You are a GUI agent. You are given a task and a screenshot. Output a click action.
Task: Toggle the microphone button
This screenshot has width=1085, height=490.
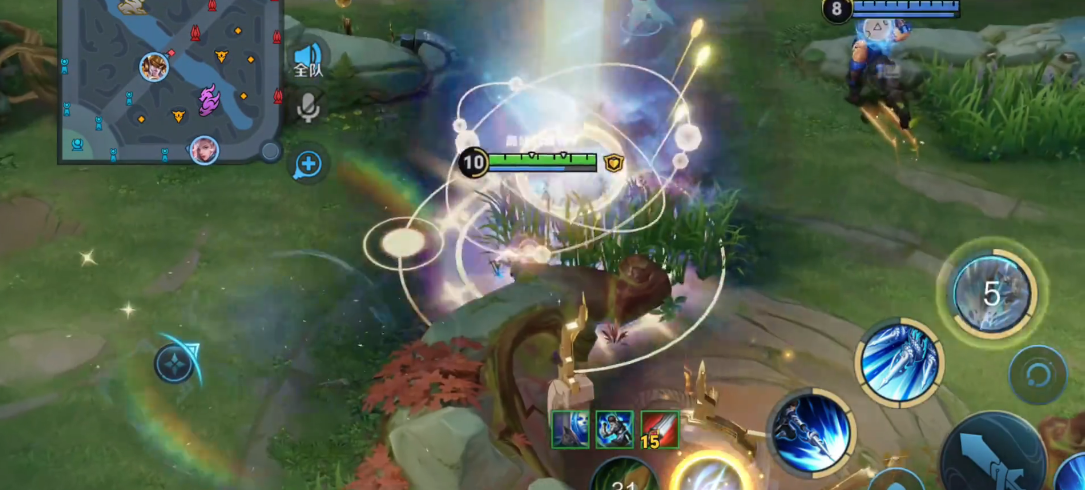click(x=308, y=108)
